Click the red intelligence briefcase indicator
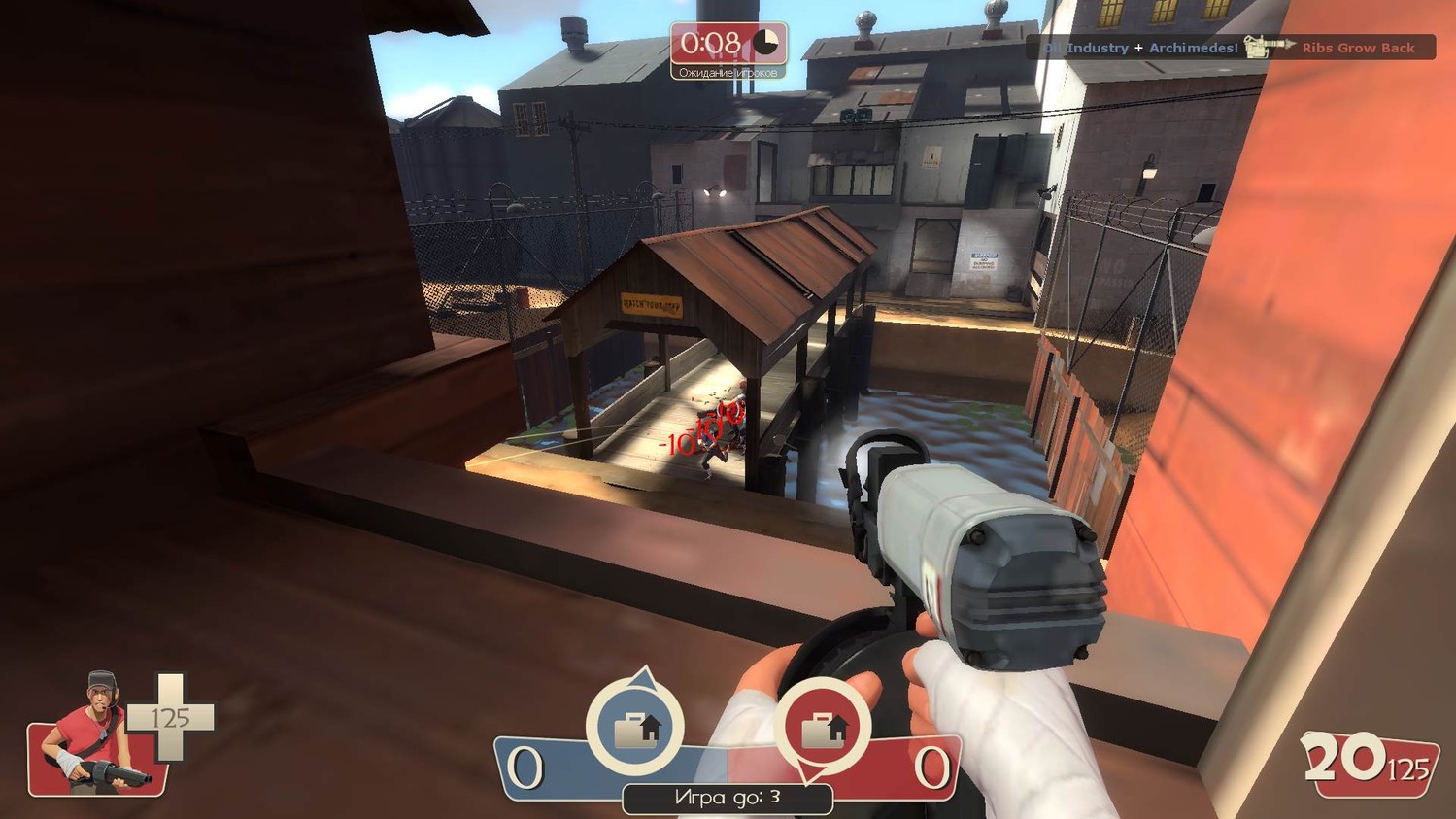The image size is (1456, 819). [x=823, y=727]
